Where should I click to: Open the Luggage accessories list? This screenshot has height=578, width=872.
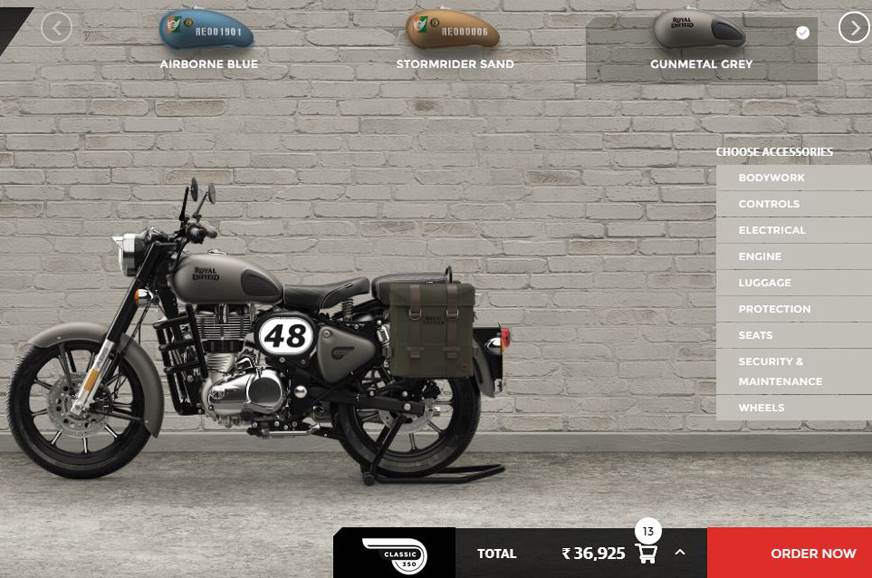pos(765,283)
